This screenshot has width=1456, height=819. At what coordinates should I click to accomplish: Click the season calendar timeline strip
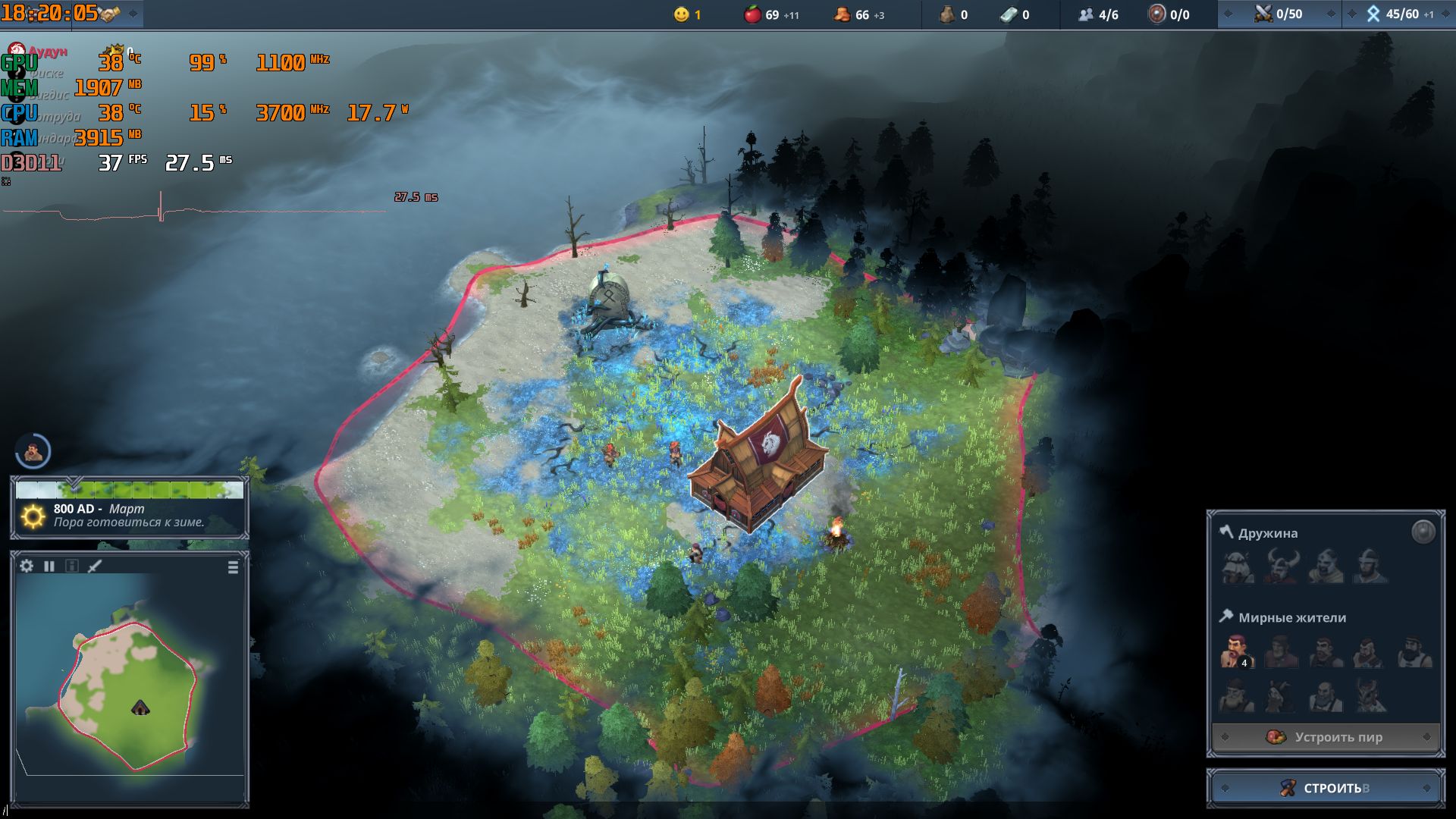(x=130, y=490)
